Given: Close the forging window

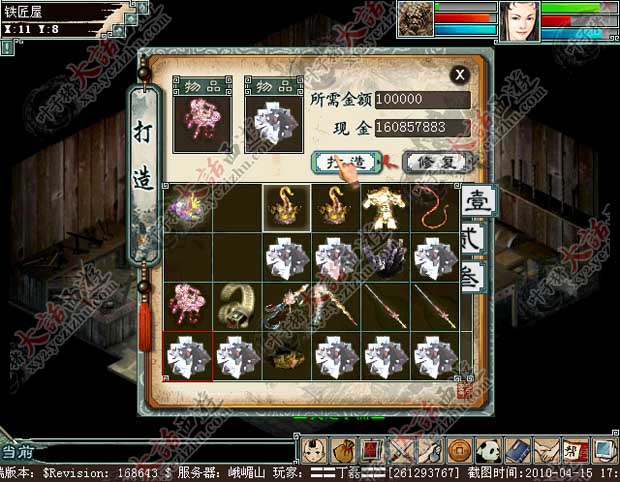Looking at the screenshot, I should coord(459,74).
